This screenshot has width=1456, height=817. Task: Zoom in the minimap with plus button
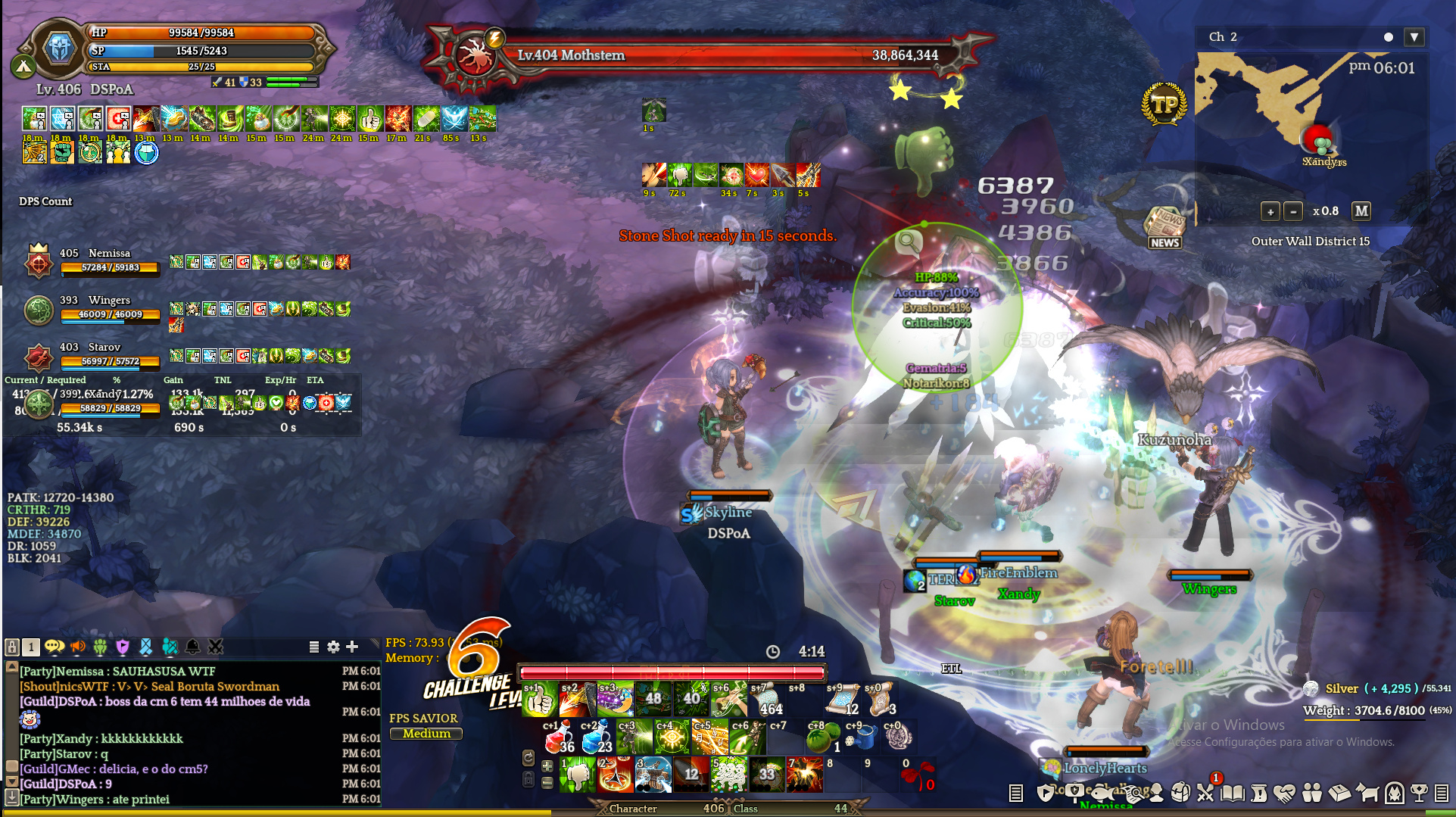pos(1270,211)
